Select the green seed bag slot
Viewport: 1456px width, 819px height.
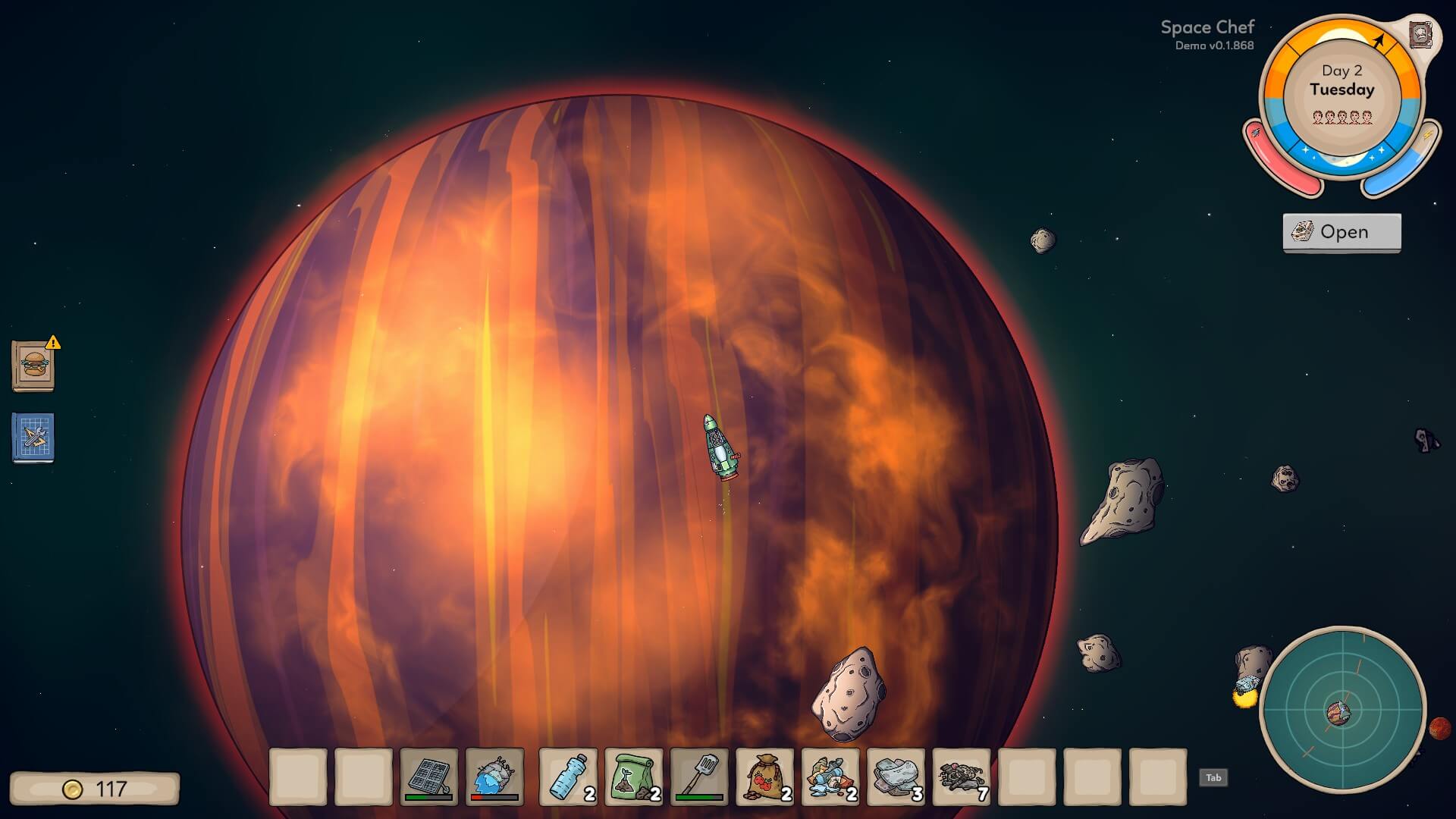tap(634, 777)
